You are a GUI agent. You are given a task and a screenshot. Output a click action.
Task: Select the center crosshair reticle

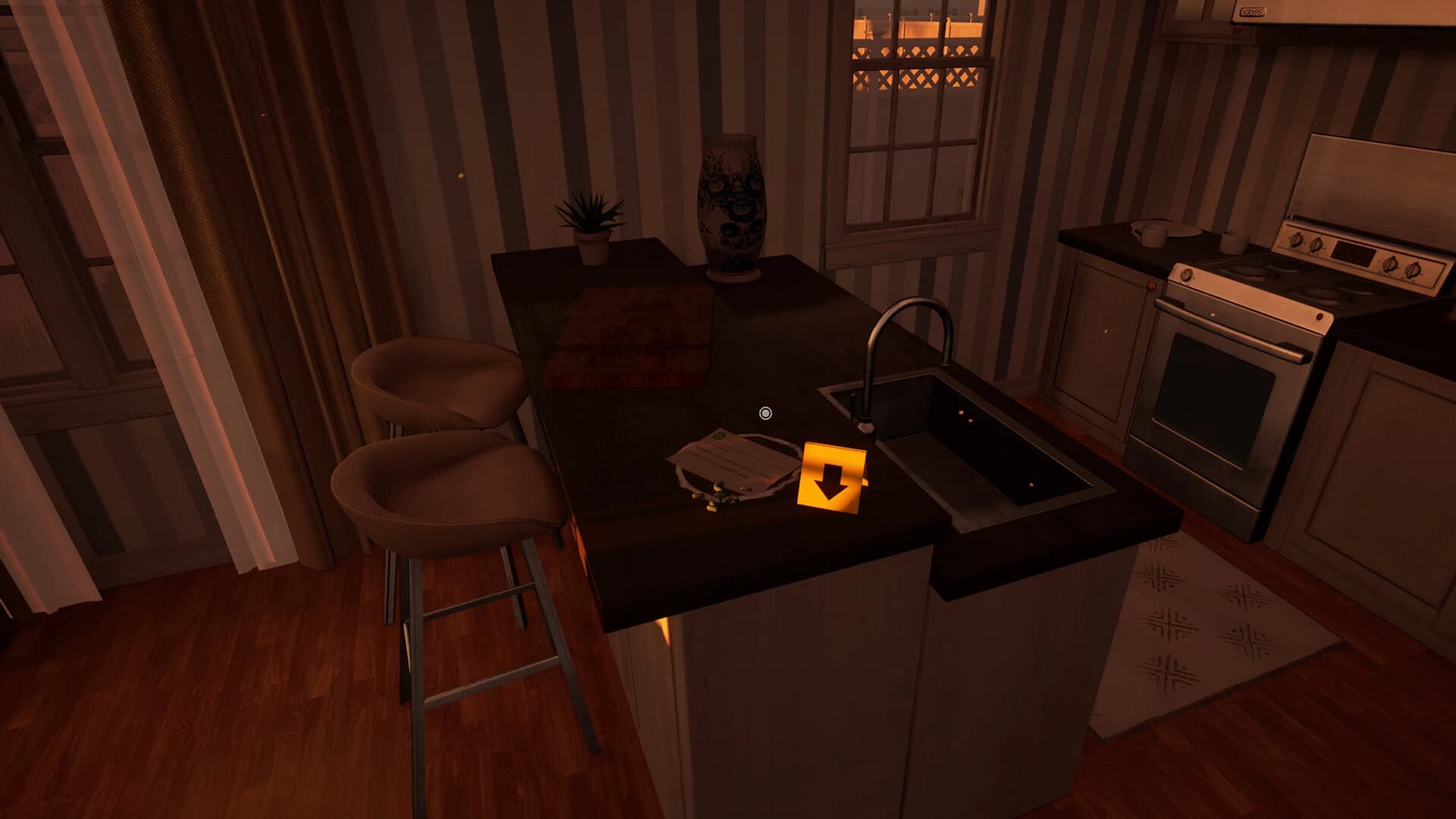(764, 413)
